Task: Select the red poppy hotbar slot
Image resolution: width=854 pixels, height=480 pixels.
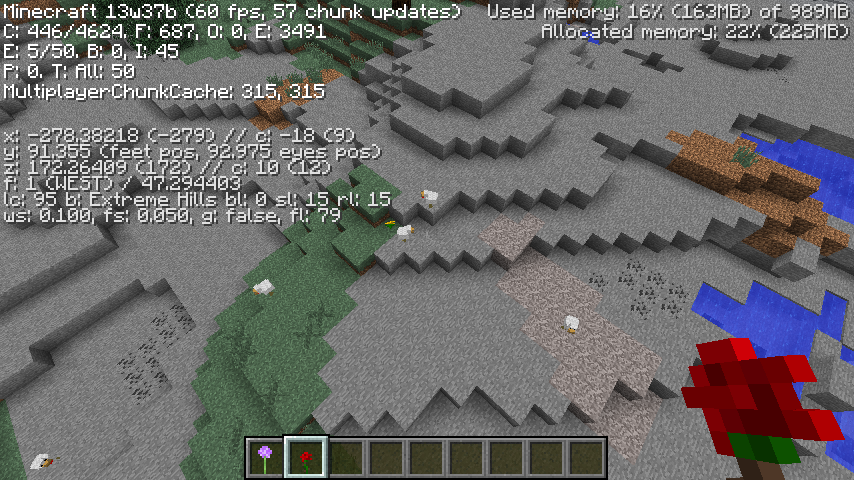Action: pos(306,458)
